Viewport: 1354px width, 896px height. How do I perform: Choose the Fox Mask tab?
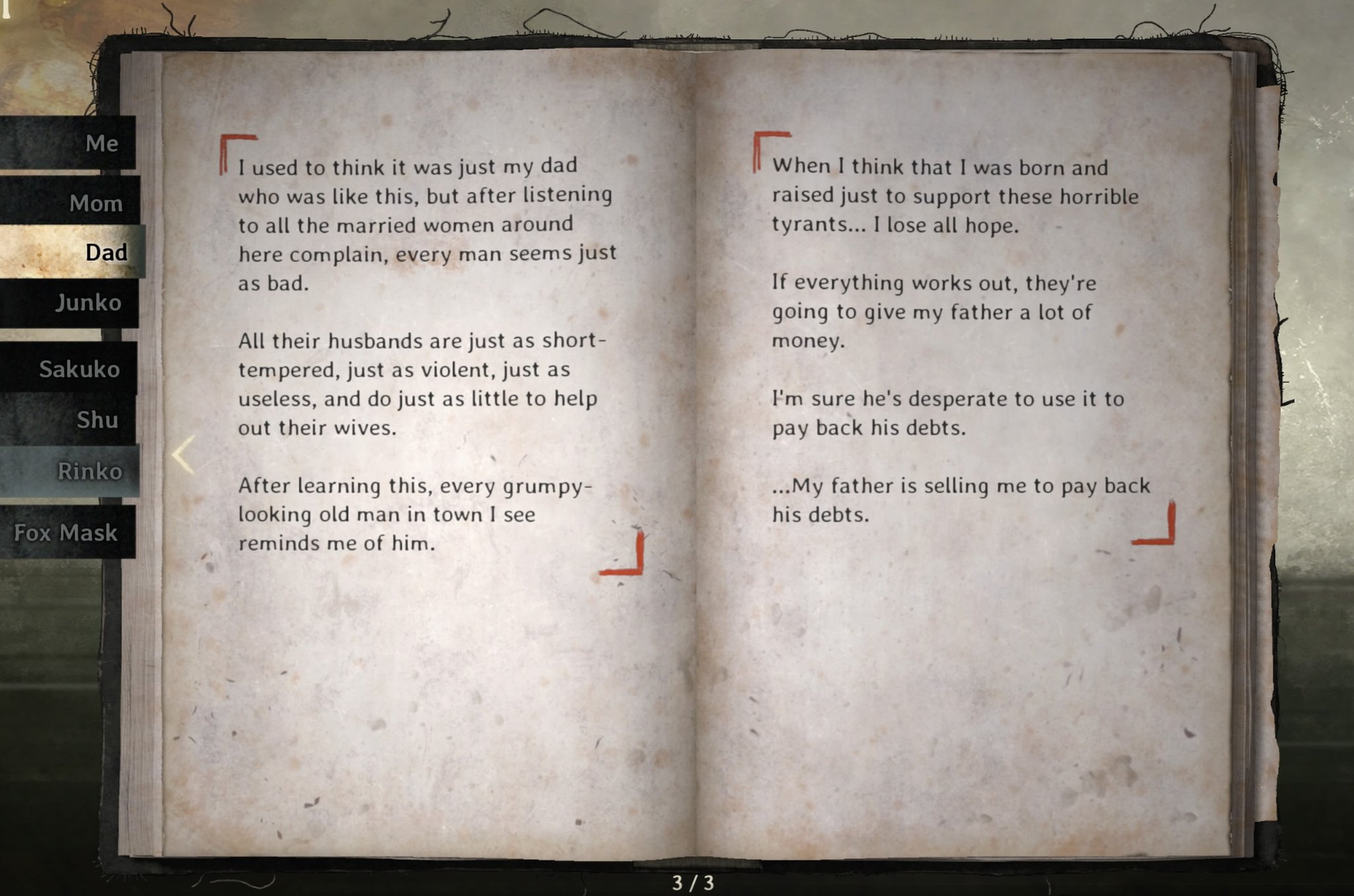tap(66, 533)
